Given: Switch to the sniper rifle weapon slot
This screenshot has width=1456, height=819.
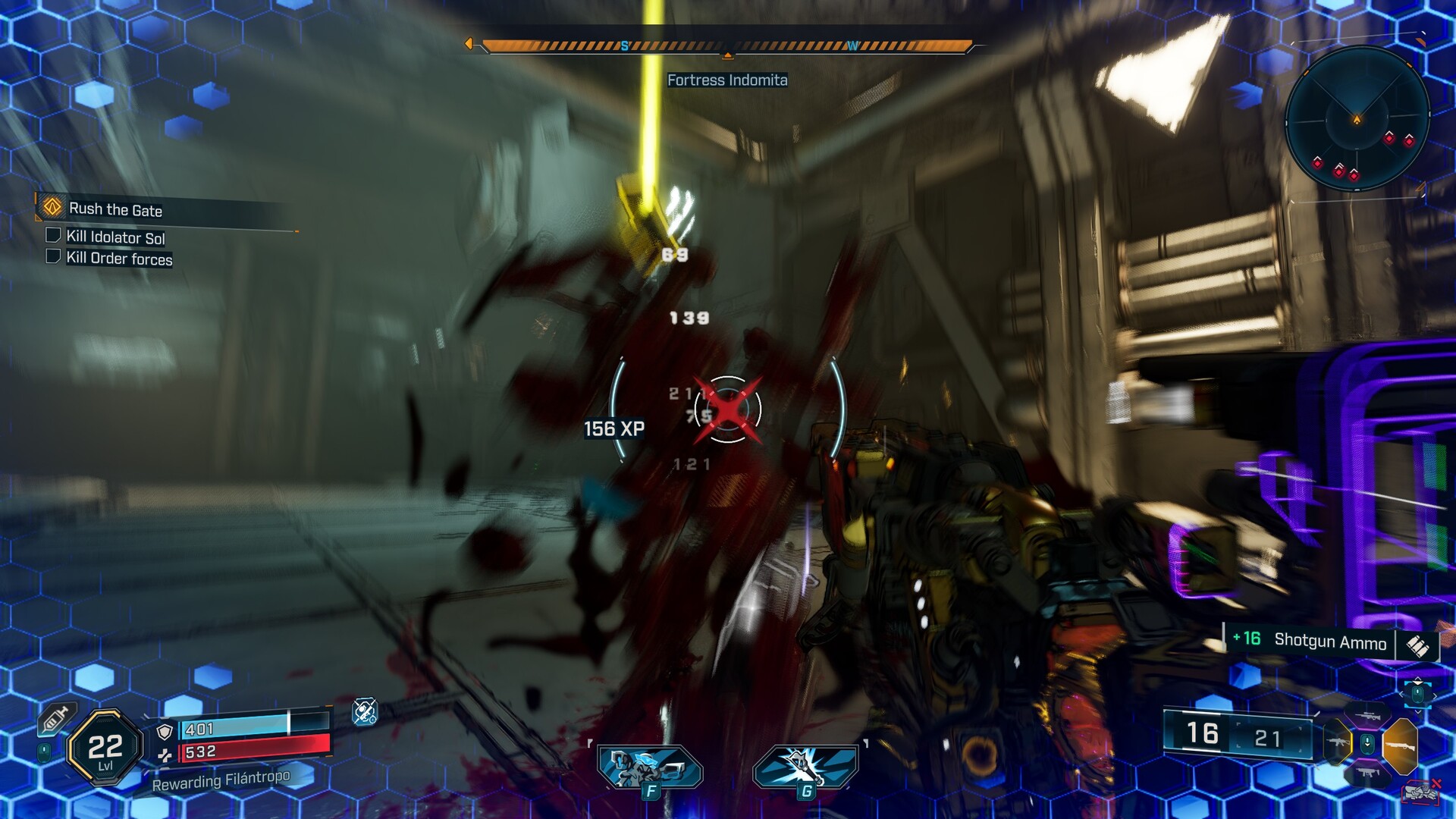Looking at the screenshot, I should [x=1368, y=716].
